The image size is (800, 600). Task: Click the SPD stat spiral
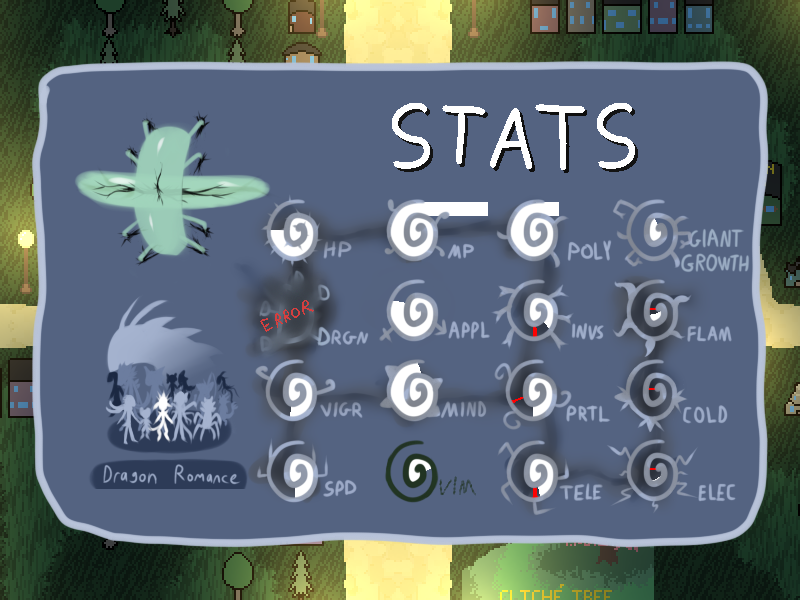click(x=292, y=470)
